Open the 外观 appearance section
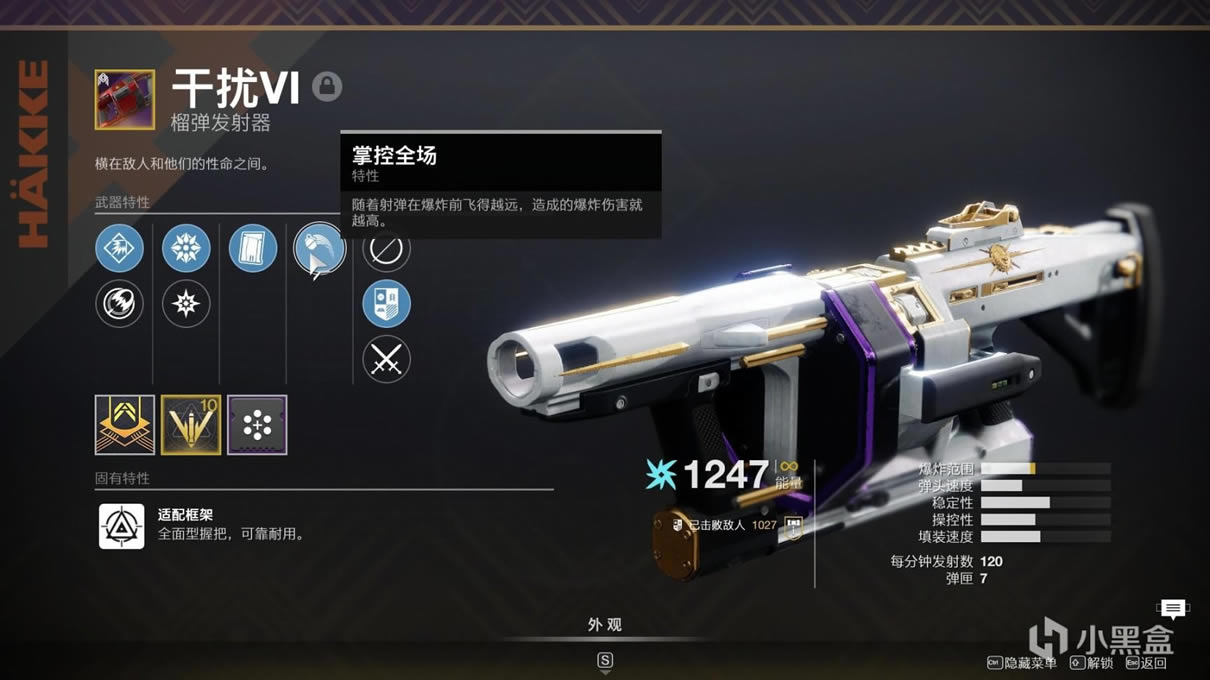 pyautogui.click(x=605, y=625)
